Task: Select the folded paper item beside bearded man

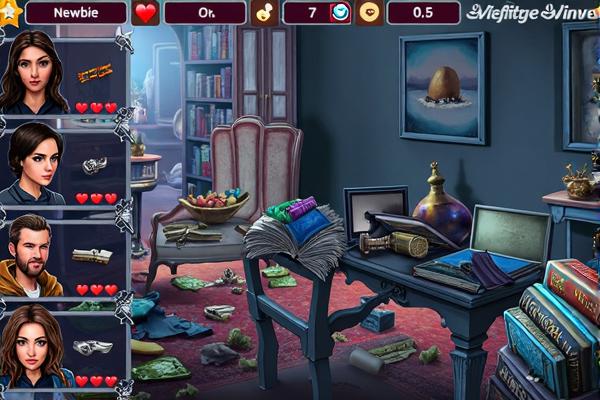Action: coord(92,256)
